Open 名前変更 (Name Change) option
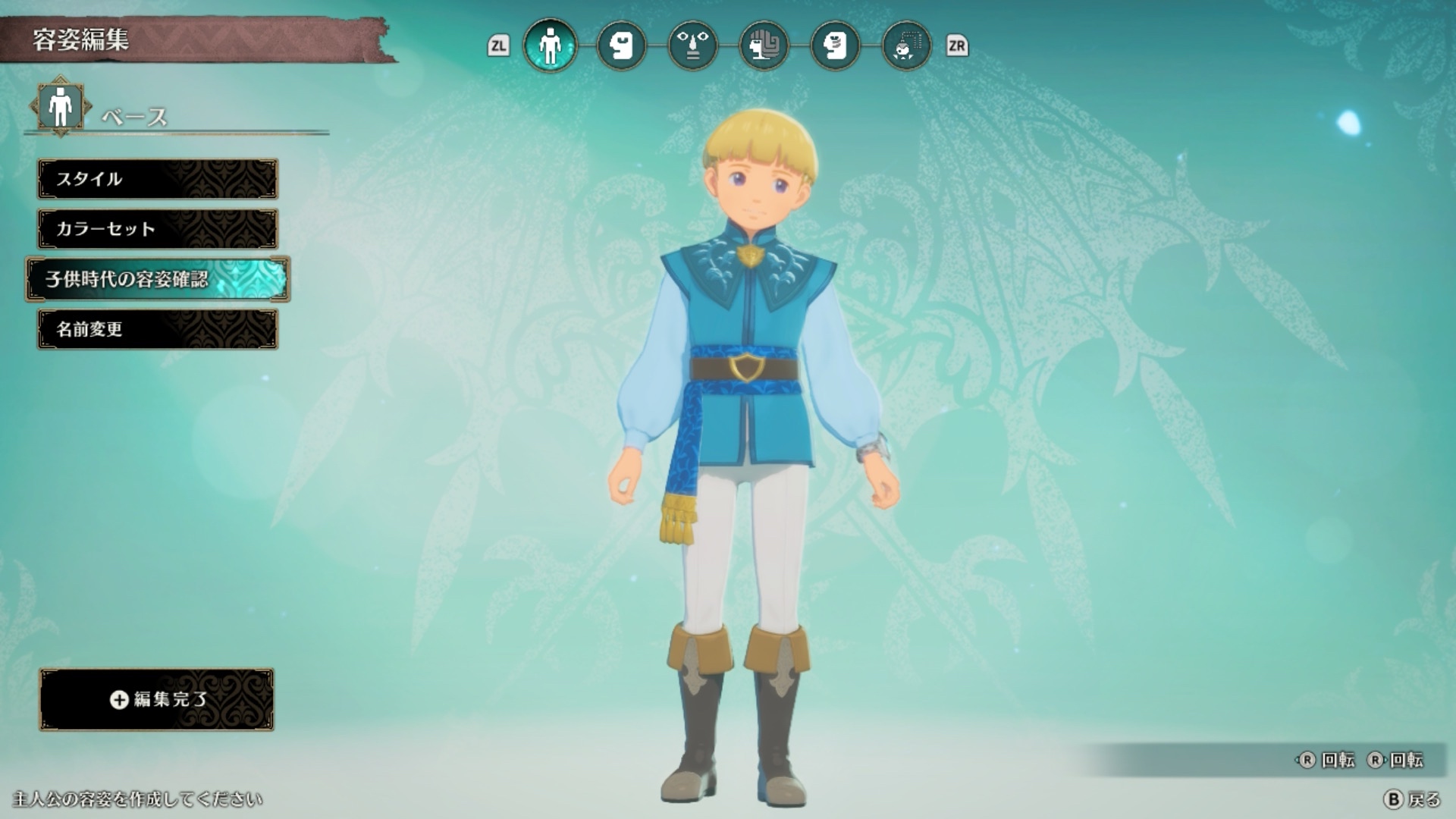 (x=158, y=329)
